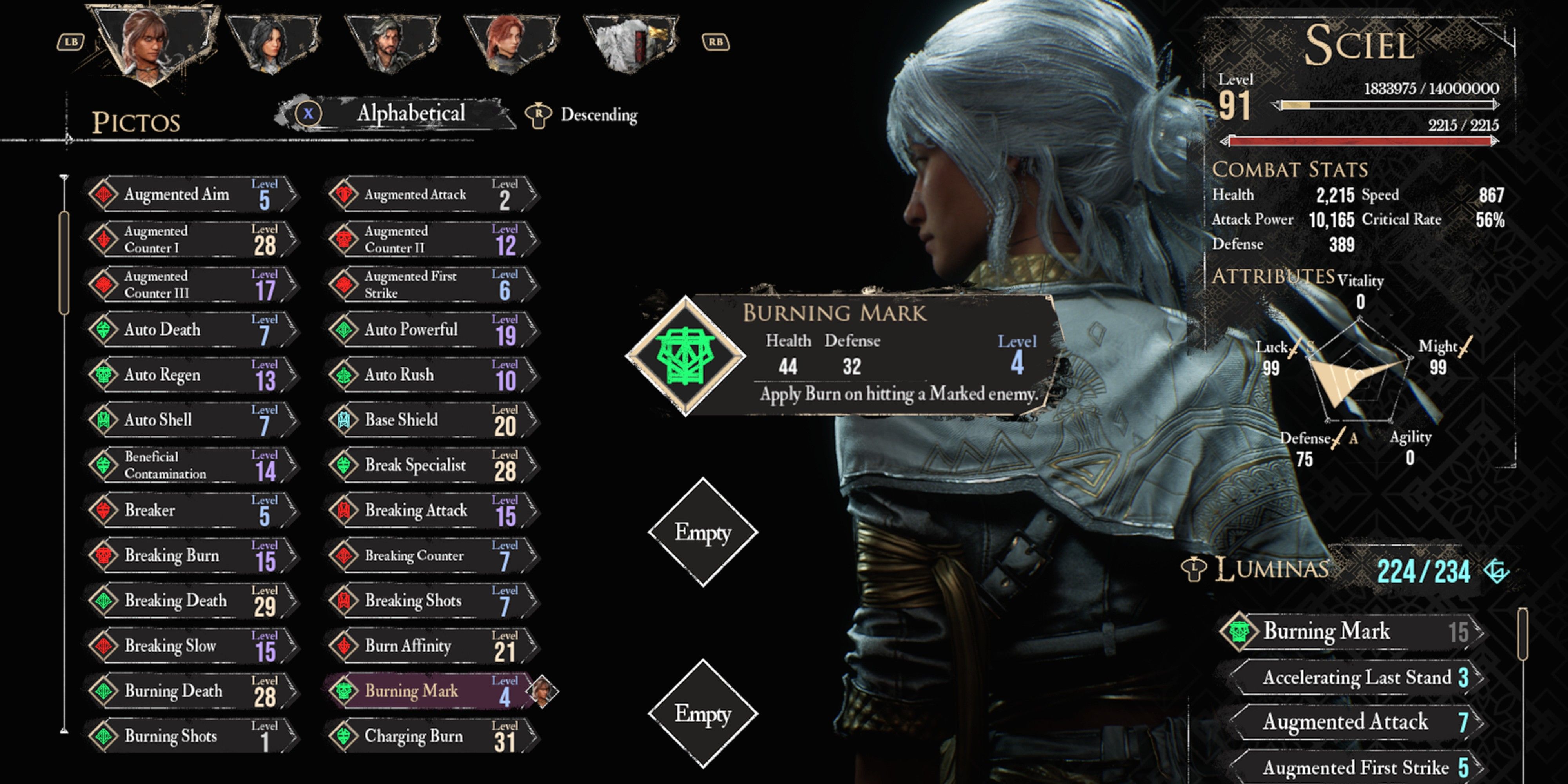
Task: Open the equipped Burning Mark picto slot
Action: point(686,356)
